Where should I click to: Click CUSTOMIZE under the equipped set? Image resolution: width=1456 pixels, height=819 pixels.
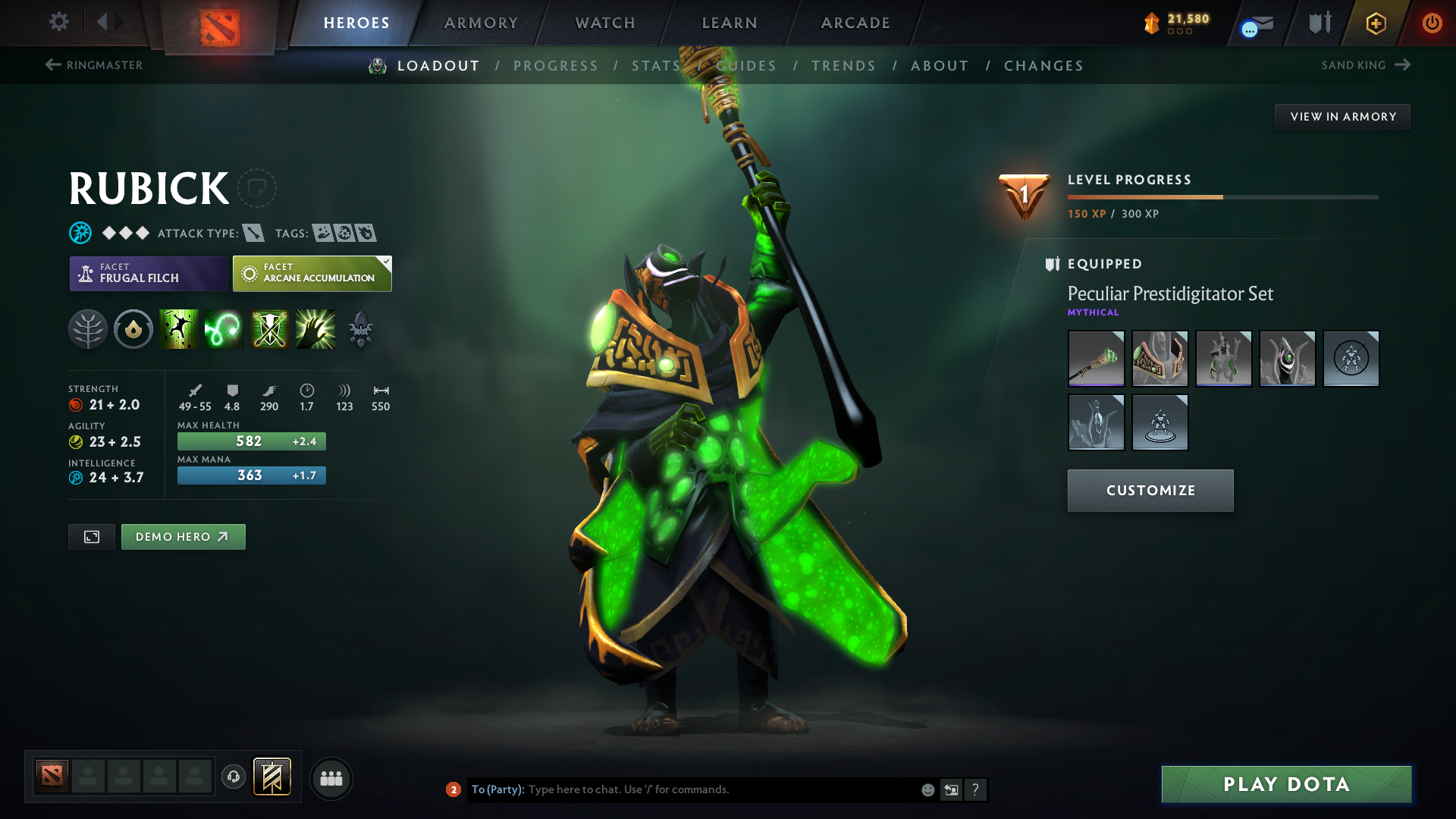click(x=1150, y=490)
